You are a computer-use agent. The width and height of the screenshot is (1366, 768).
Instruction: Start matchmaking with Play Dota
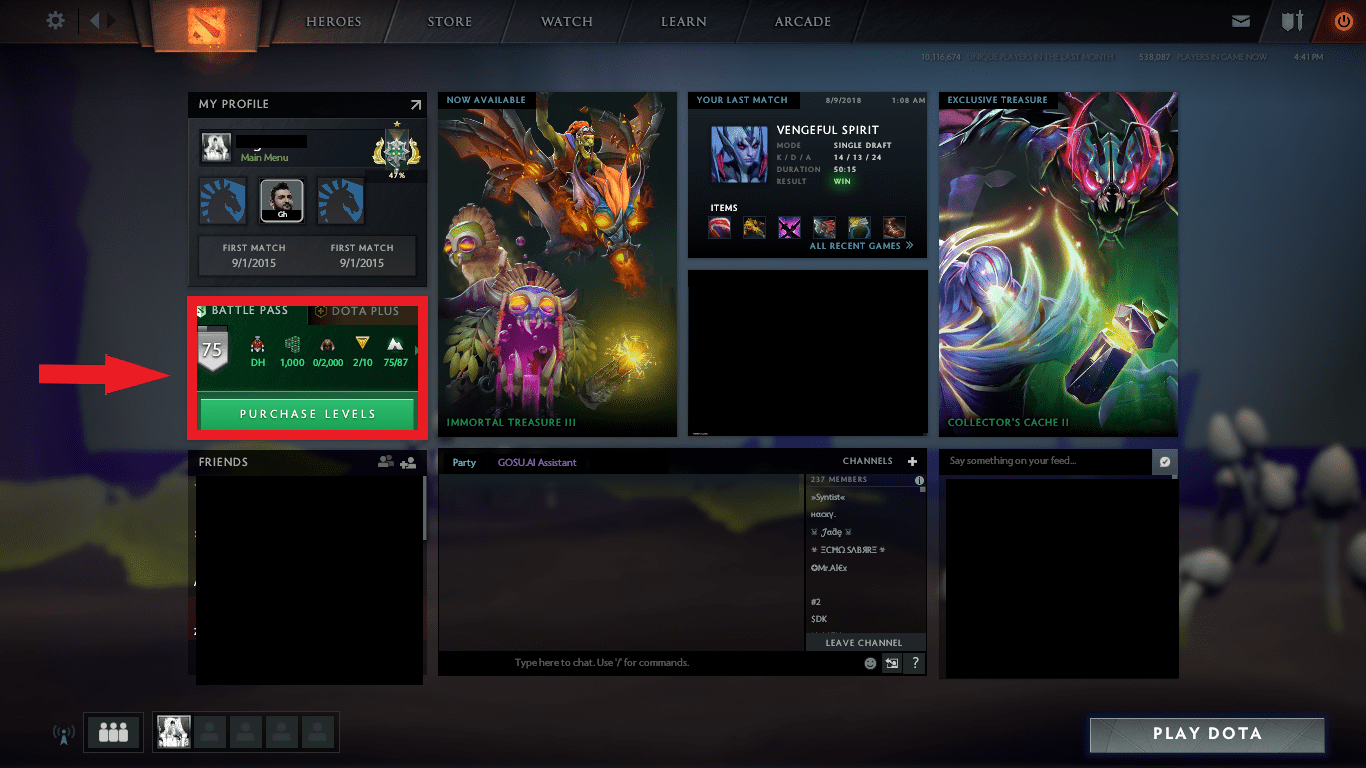click(x=1207, y=734)
